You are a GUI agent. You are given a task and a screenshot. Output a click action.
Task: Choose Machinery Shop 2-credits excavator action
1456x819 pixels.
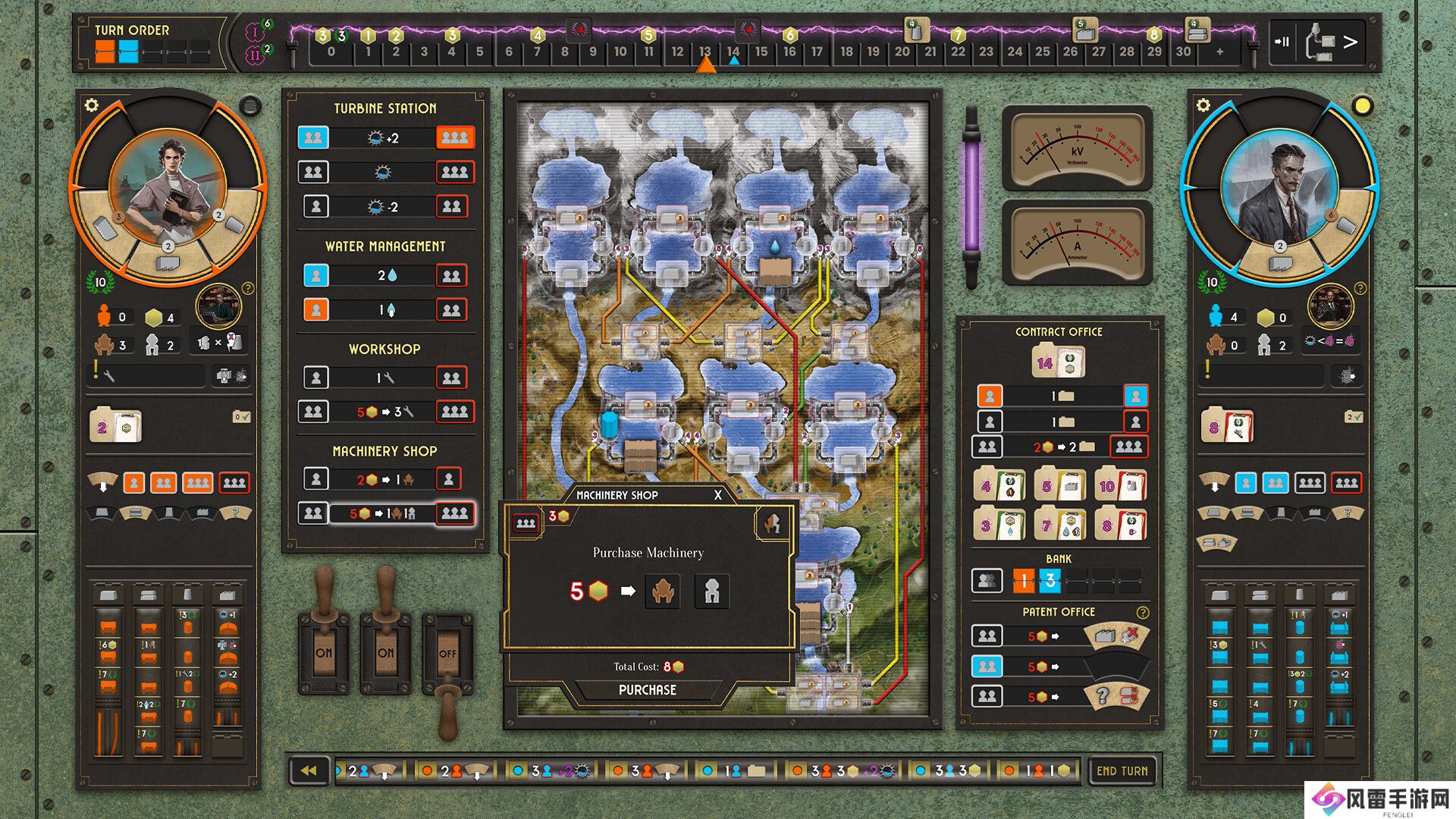point(384,479)
